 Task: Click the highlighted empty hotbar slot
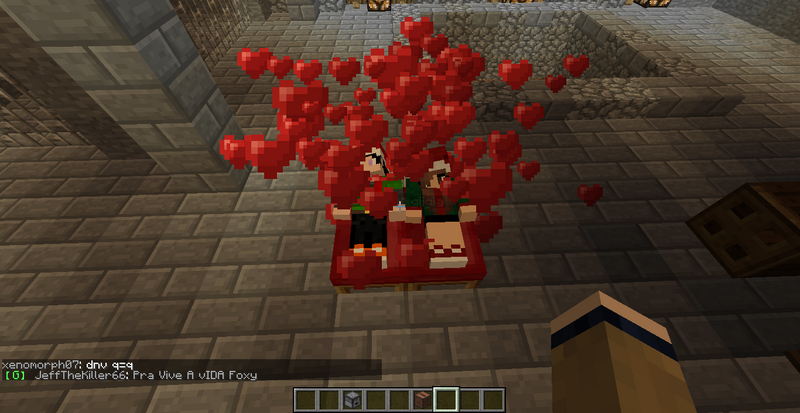point(445,400)
